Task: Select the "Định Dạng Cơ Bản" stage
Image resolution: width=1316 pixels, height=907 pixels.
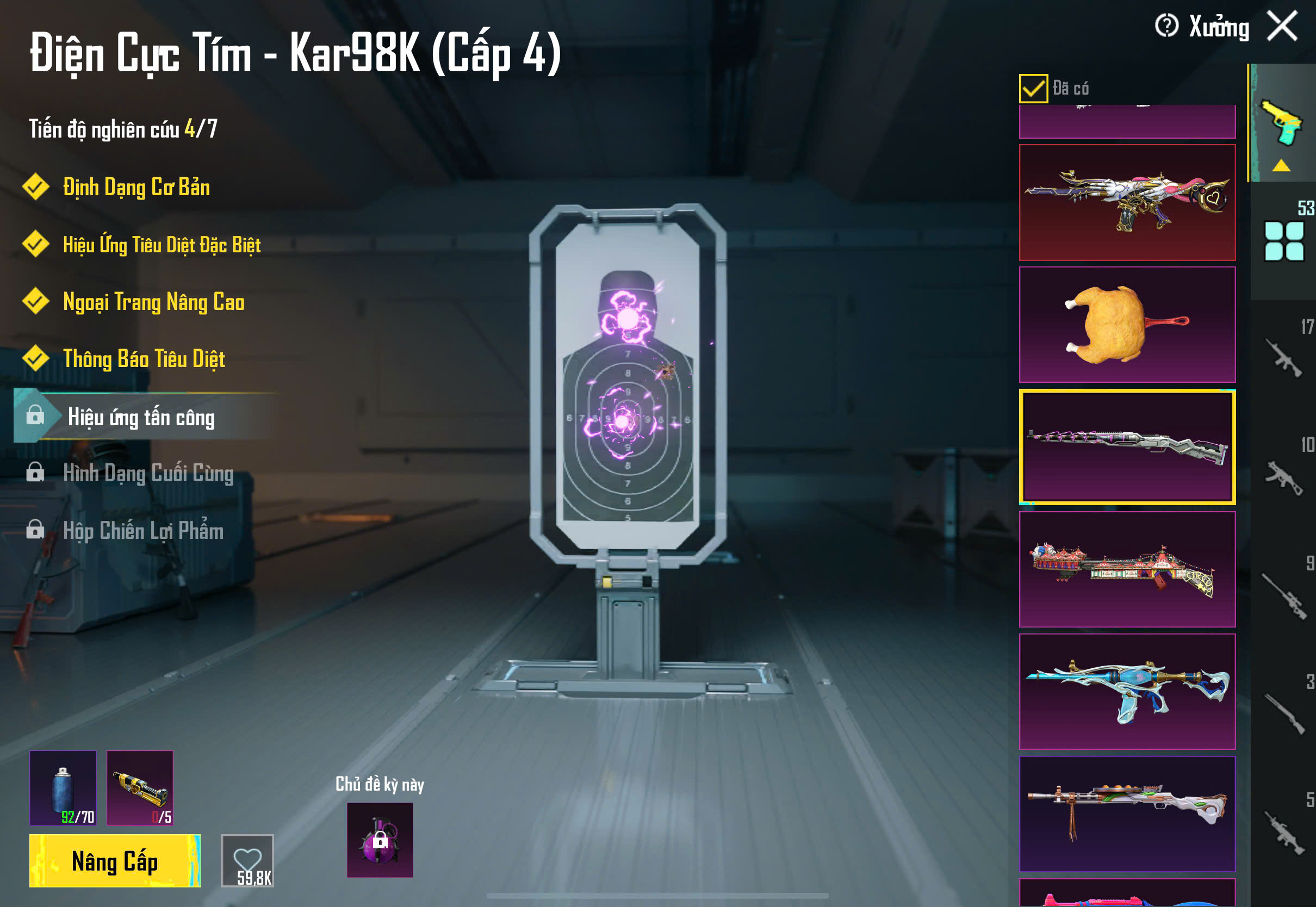Action: (136, 187)
